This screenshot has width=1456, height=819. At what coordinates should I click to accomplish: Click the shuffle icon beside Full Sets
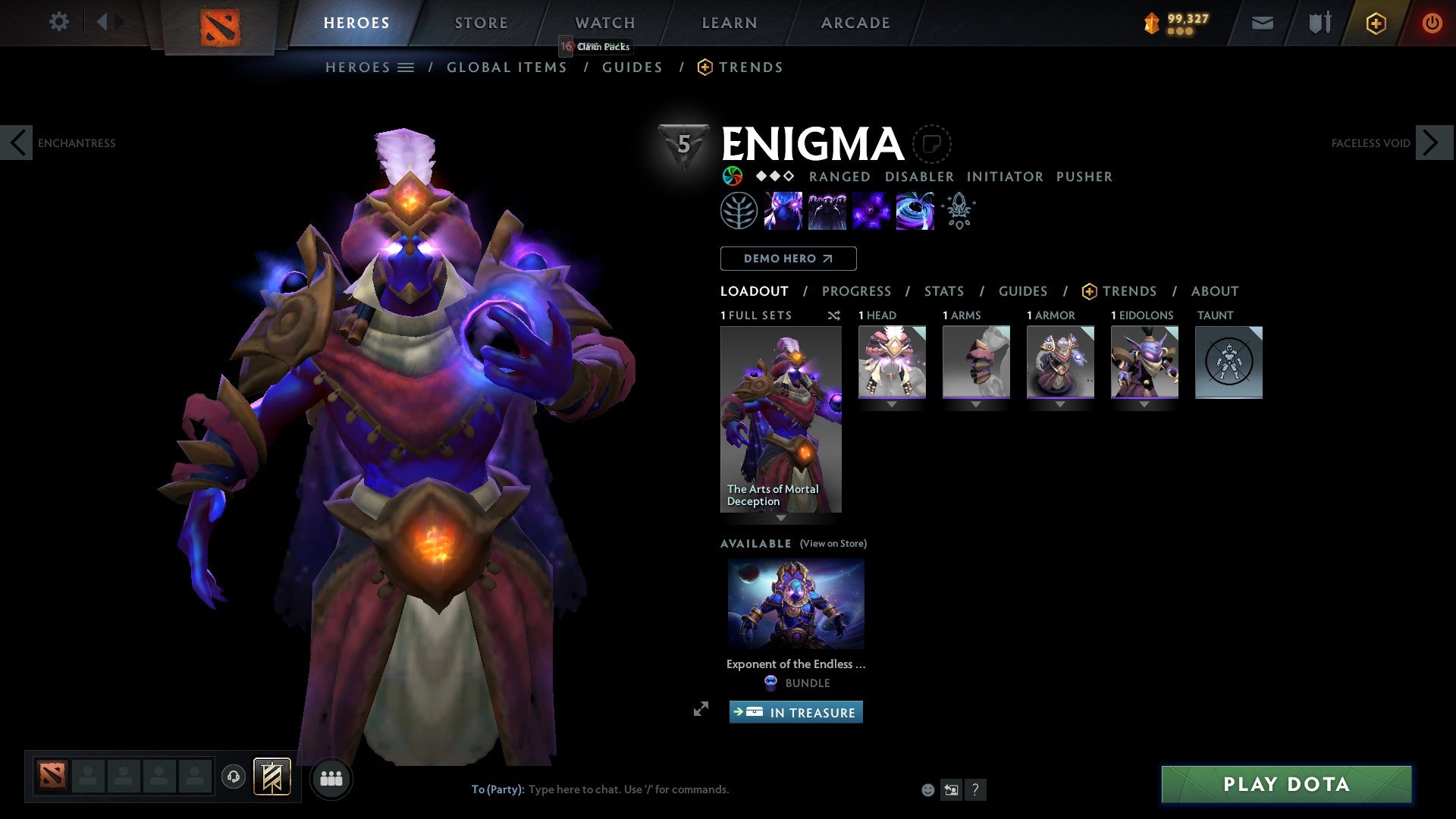(x=833, y=315)
